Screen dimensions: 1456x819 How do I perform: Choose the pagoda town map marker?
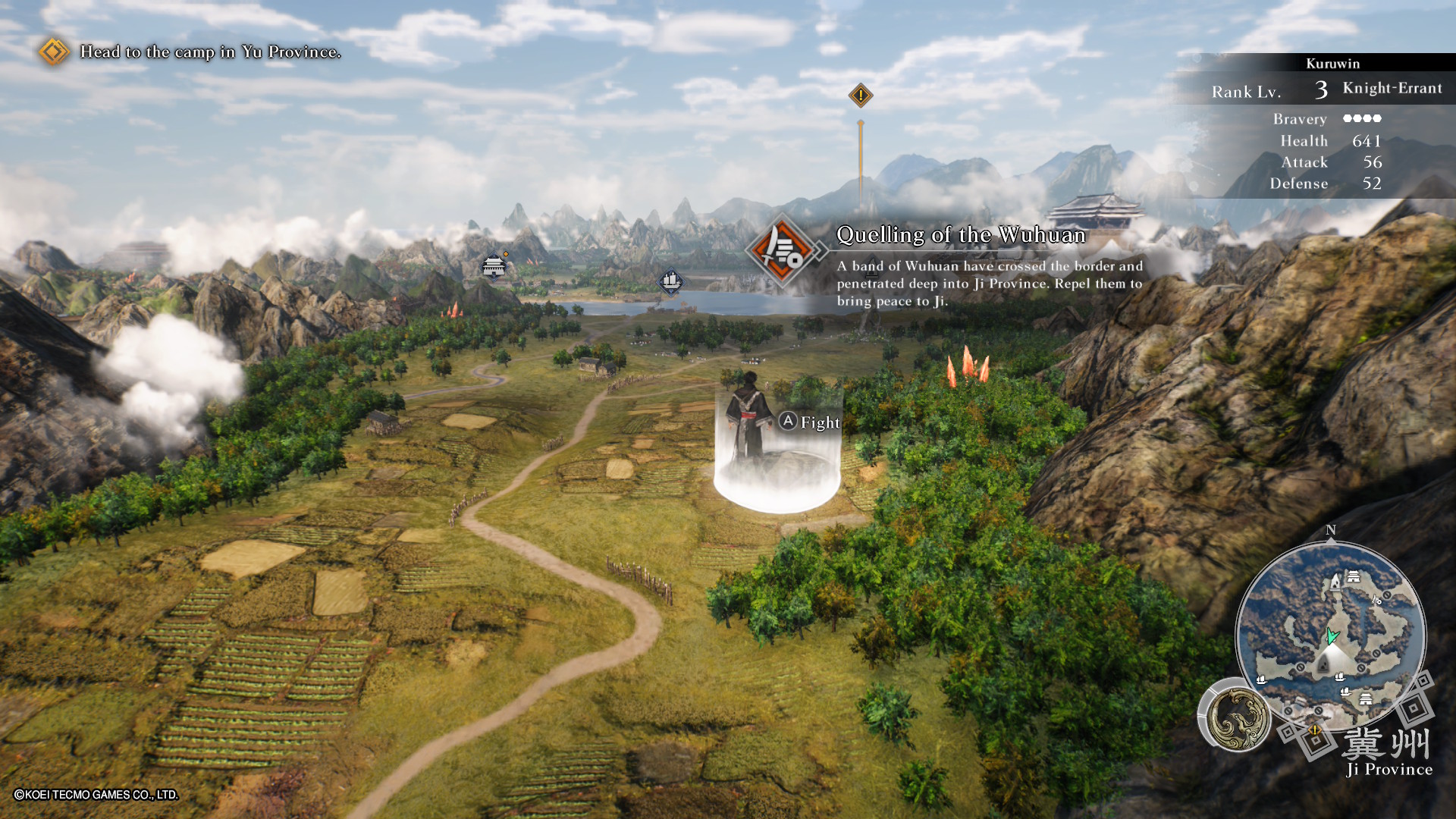tap(494, 265)
